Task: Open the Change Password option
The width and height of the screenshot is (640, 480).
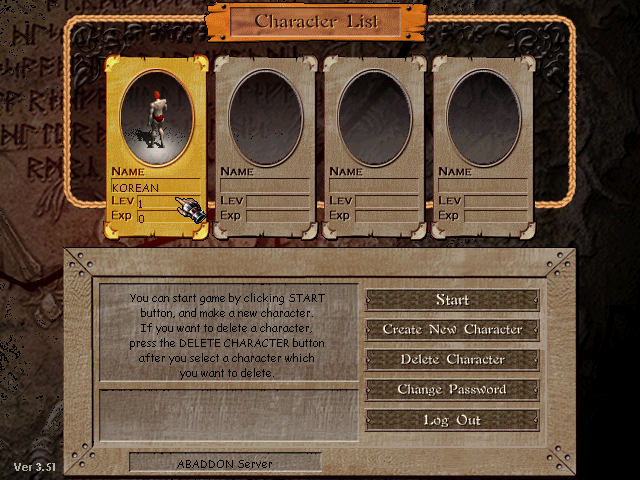Action: (x=452, y=390)
